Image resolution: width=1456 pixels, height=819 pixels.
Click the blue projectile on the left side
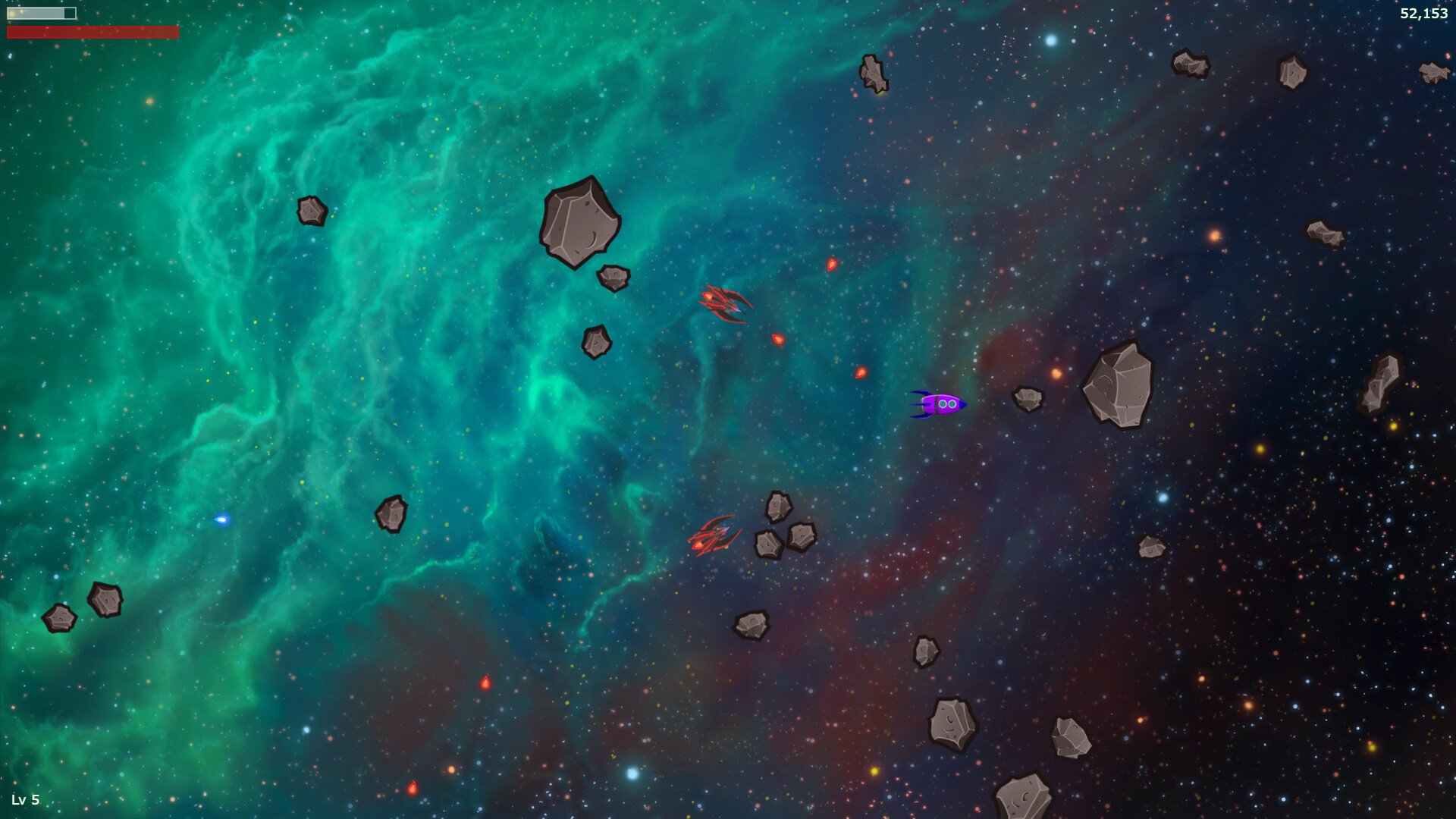coord(221,520)
